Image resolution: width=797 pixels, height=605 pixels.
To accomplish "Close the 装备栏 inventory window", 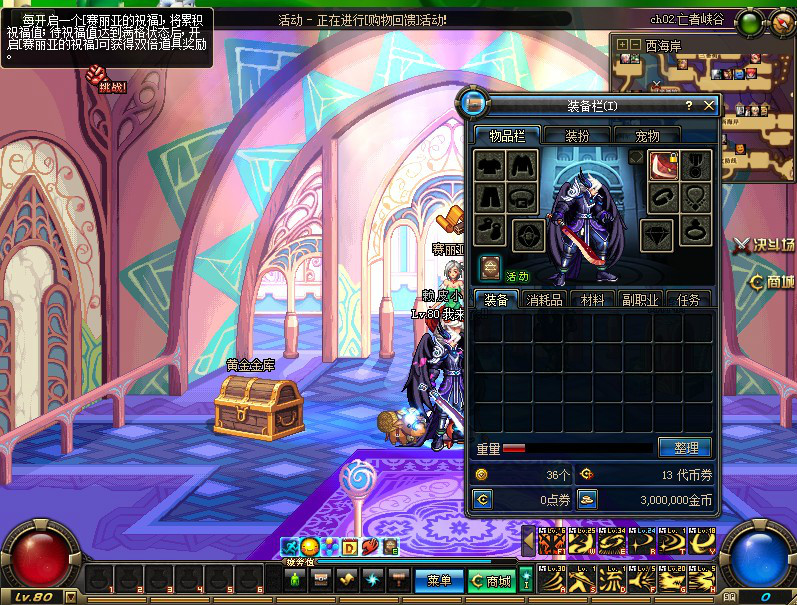I will (x=709, y=105).
